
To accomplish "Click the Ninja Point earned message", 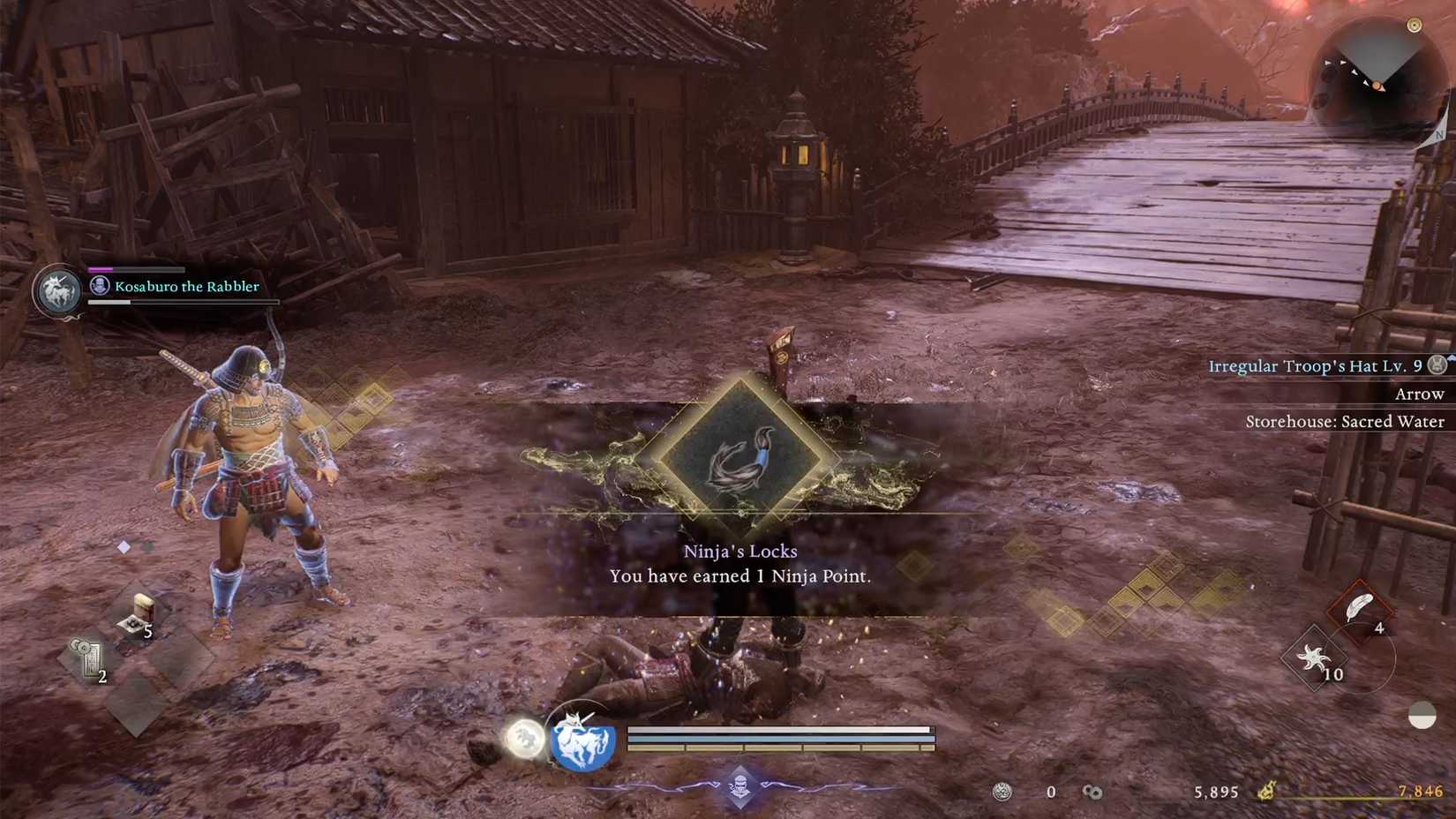I will click(x=741, y=575).
